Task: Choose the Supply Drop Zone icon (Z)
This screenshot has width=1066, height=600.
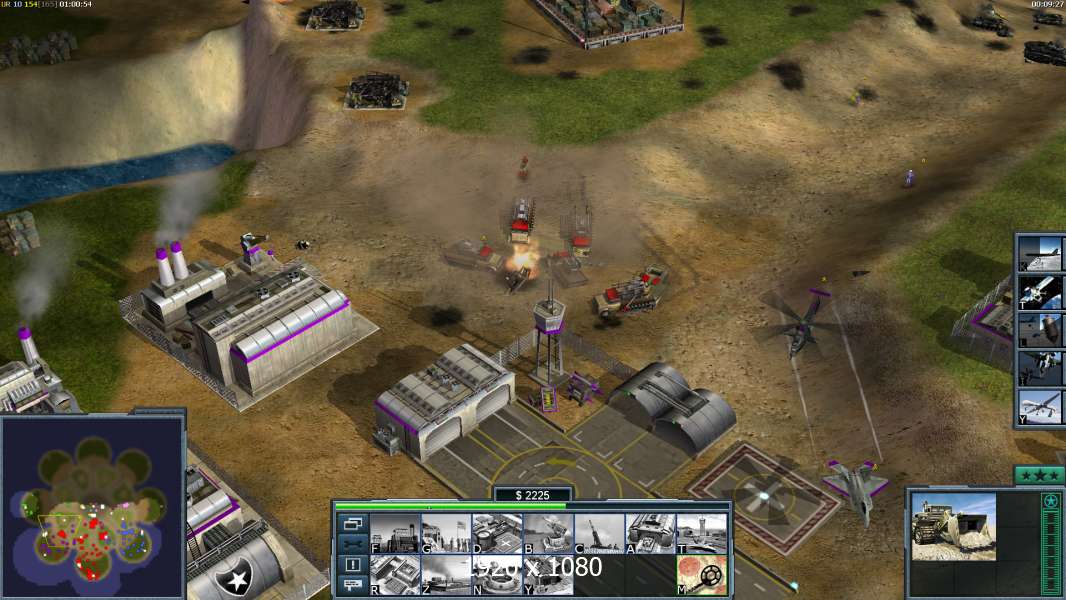Action: click(x=446, y=575)
